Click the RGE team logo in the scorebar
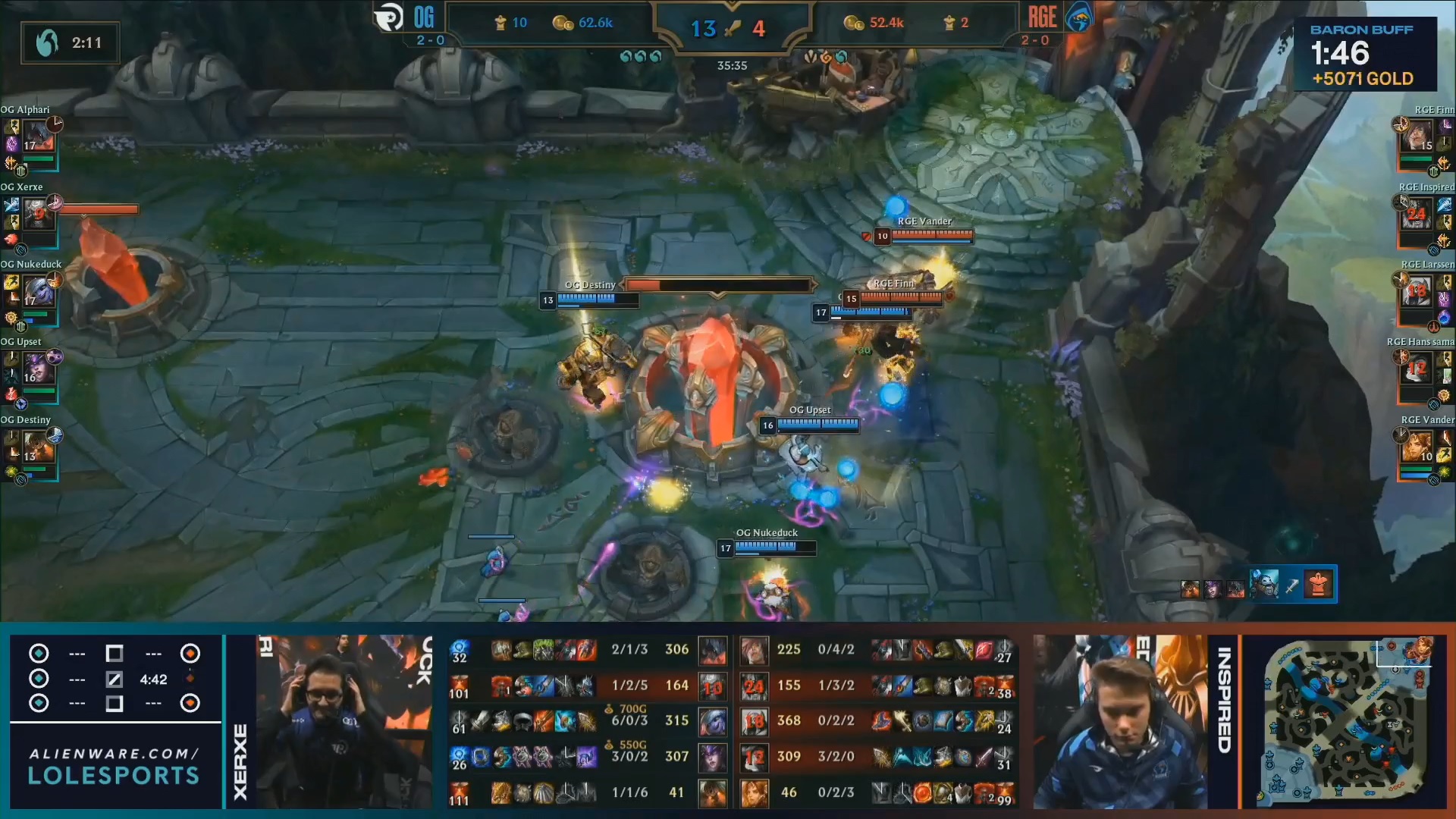This screenshot has width=1456, height=819. point(1079,18)
